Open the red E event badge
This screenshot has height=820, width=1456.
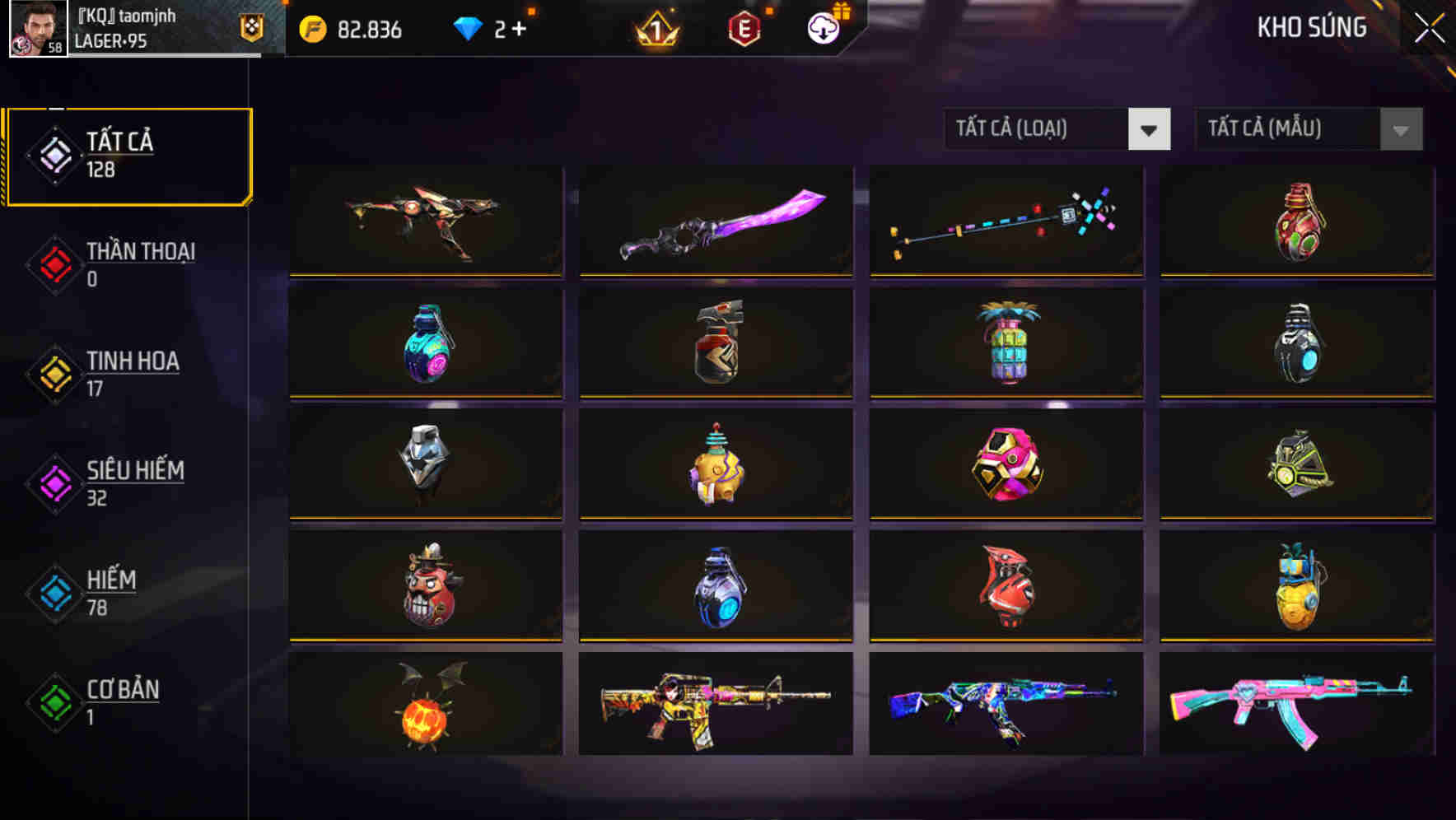tap(745, 28)
